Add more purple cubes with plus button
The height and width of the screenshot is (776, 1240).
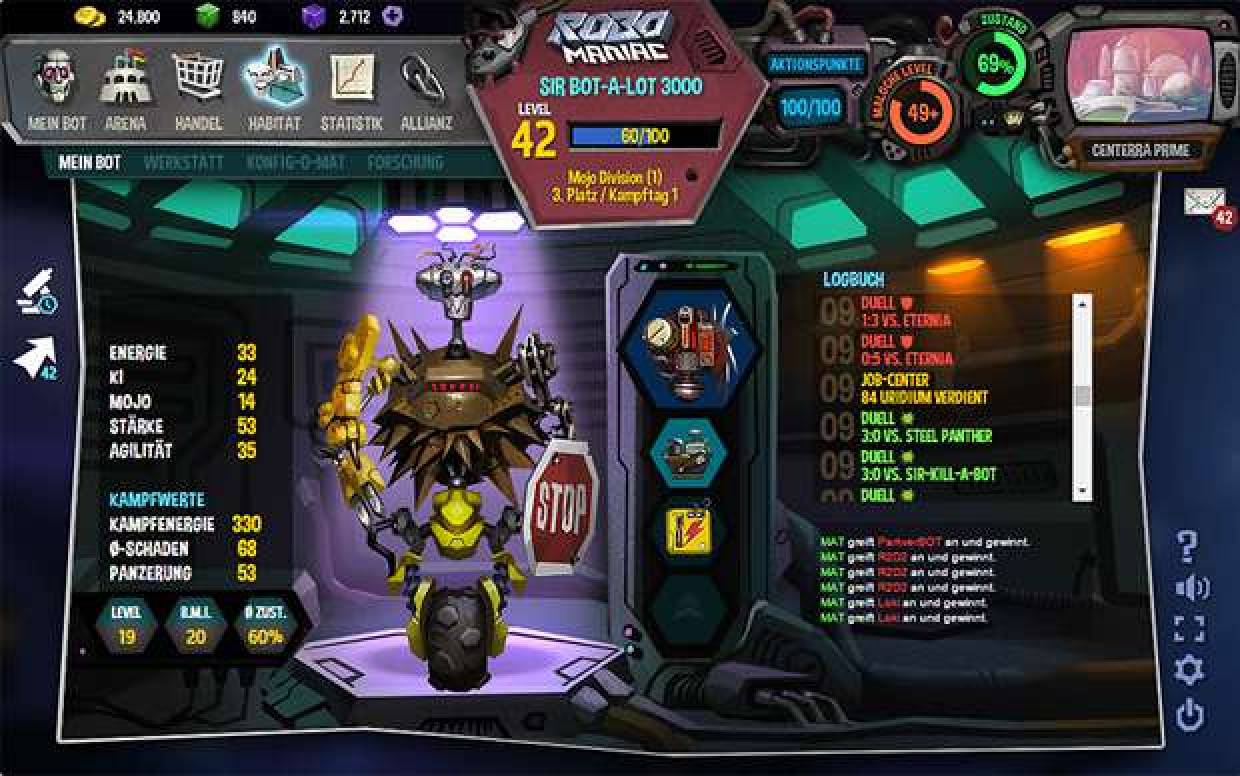[x=392, y=16]
